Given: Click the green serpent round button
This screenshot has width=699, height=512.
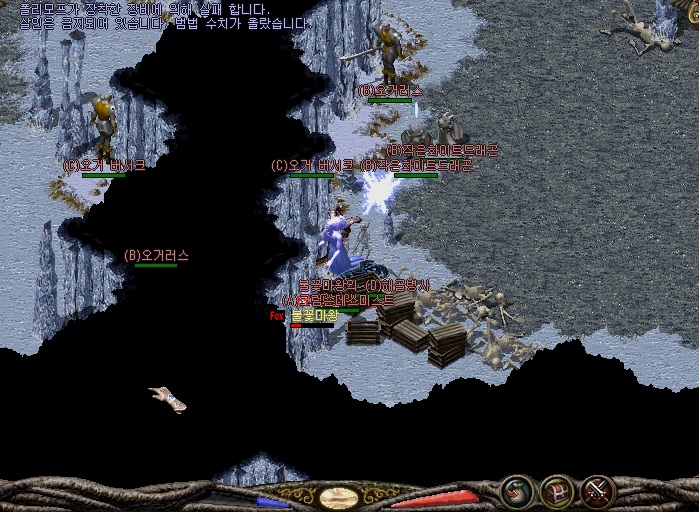Looking at the screenshot, I should click(x=517, y=491).
